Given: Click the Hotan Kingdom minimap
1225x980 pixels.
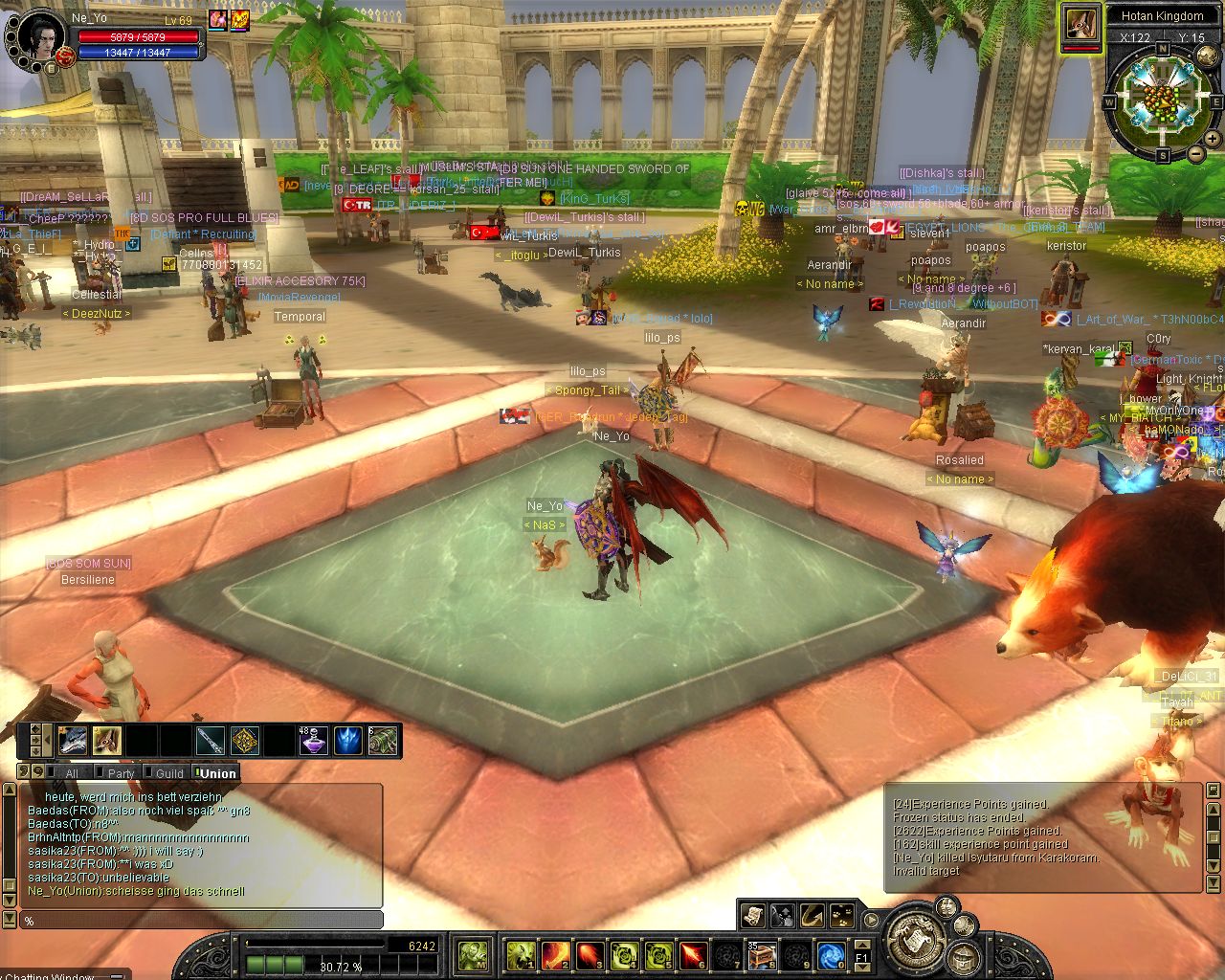Looking at the screenshot, I should pos(1162,101).
